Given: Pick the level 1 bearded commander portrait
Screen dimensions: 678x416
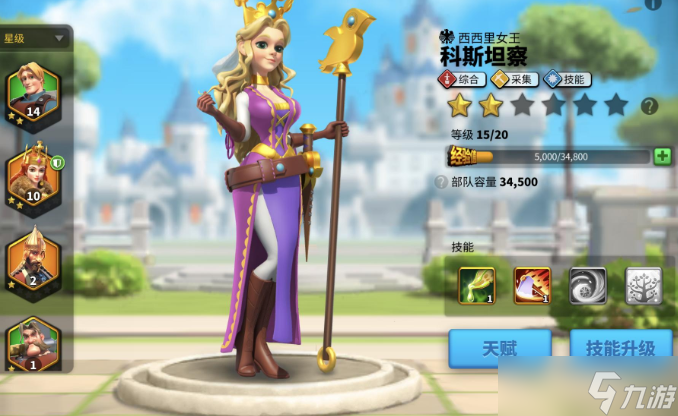Looking at the screenshot, I should 32,345.
